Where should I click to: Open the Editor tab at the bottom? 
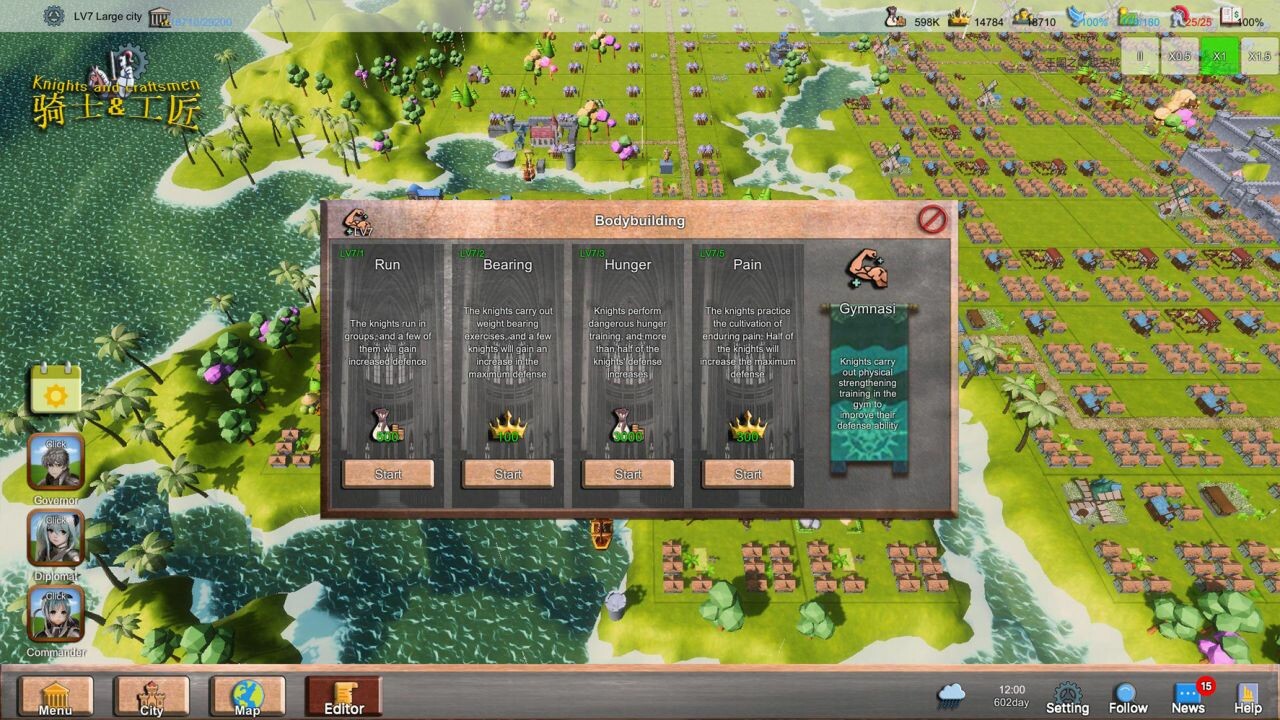tap(342, 695)
